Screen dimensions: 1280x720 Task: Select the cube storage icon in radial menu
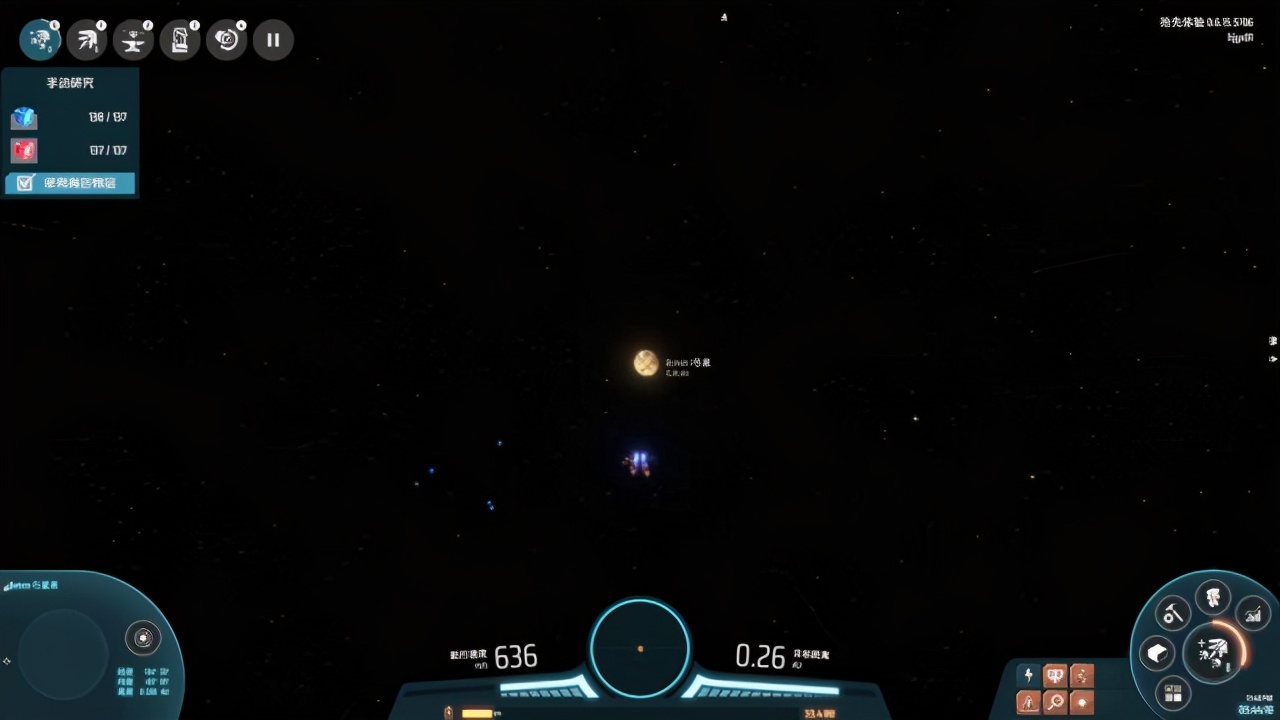tap(1158, 652)
